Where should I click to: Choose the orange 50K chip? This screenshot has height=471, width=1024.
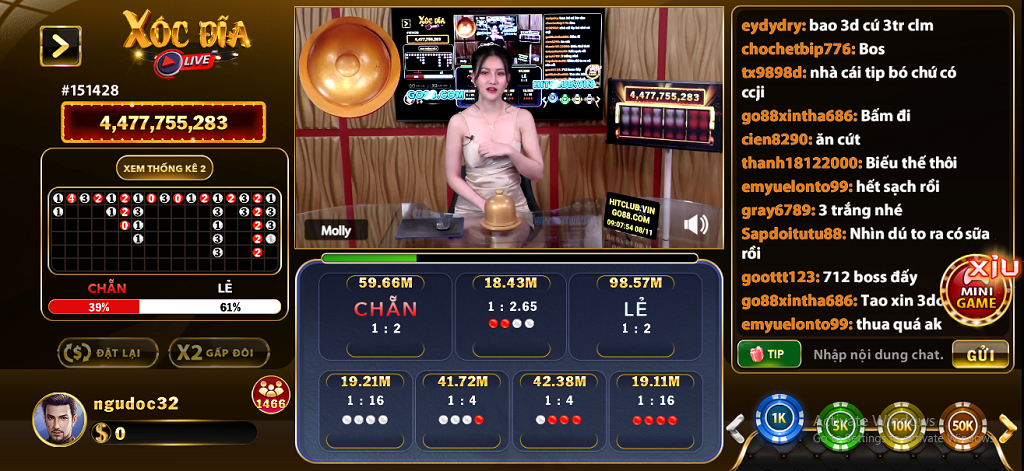pyautogui.click(x=961, y=424)
